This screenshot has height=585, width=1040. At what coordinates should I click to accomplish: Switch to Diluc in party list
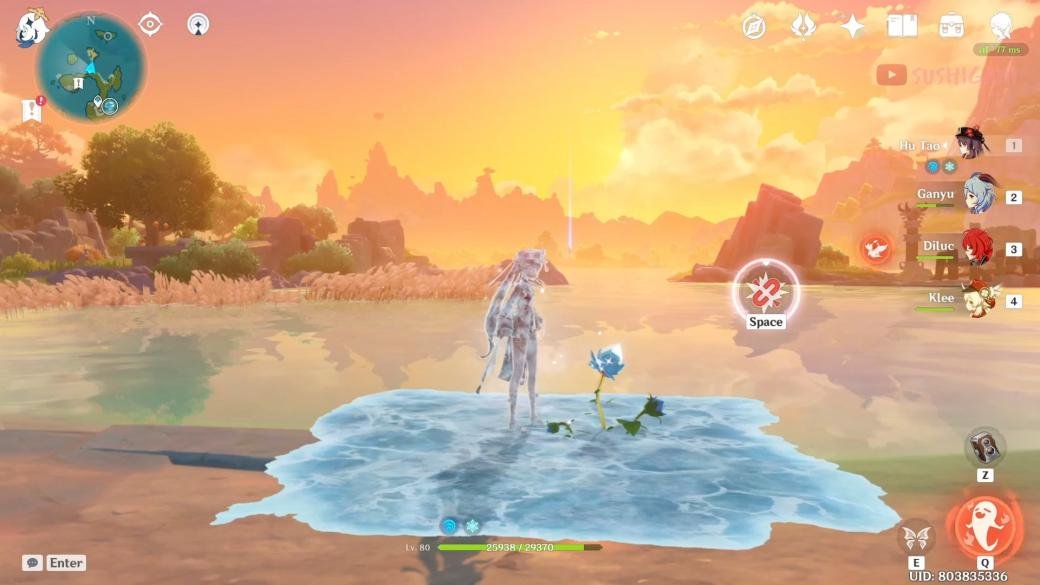[977, 248]
